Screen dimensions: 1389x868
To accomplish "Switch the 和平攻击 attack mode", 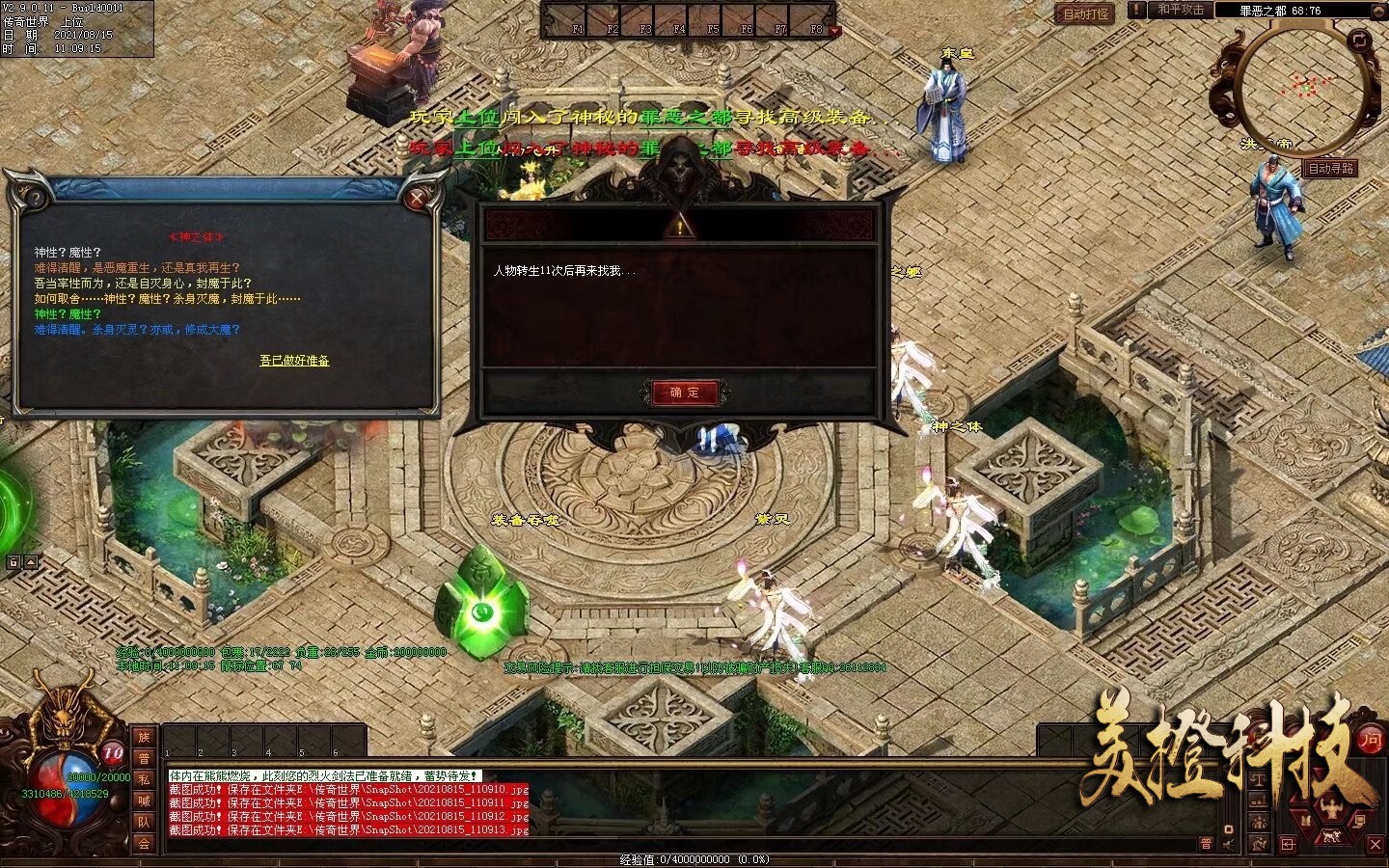I will pos(1181,10).
